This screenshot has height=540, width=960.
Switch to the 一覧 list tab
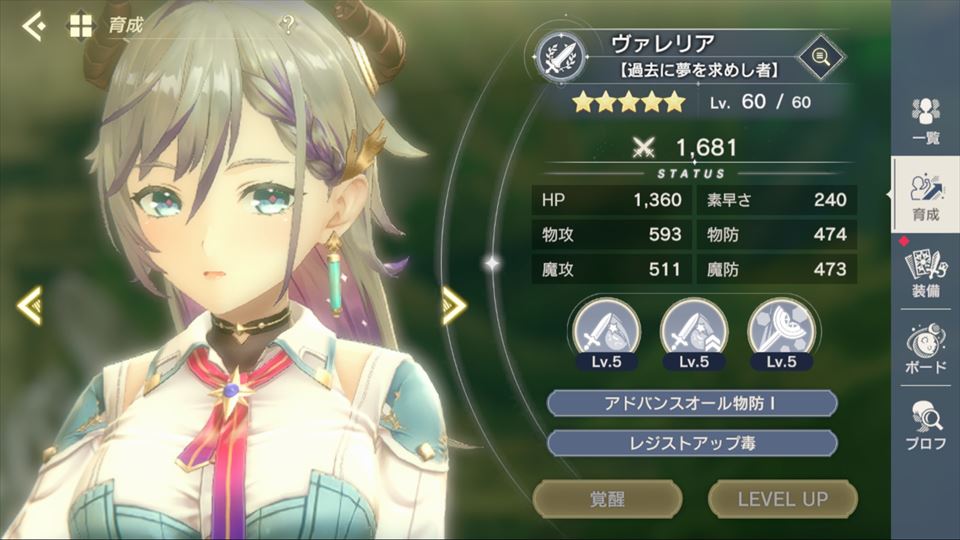(x=926, y=121)
